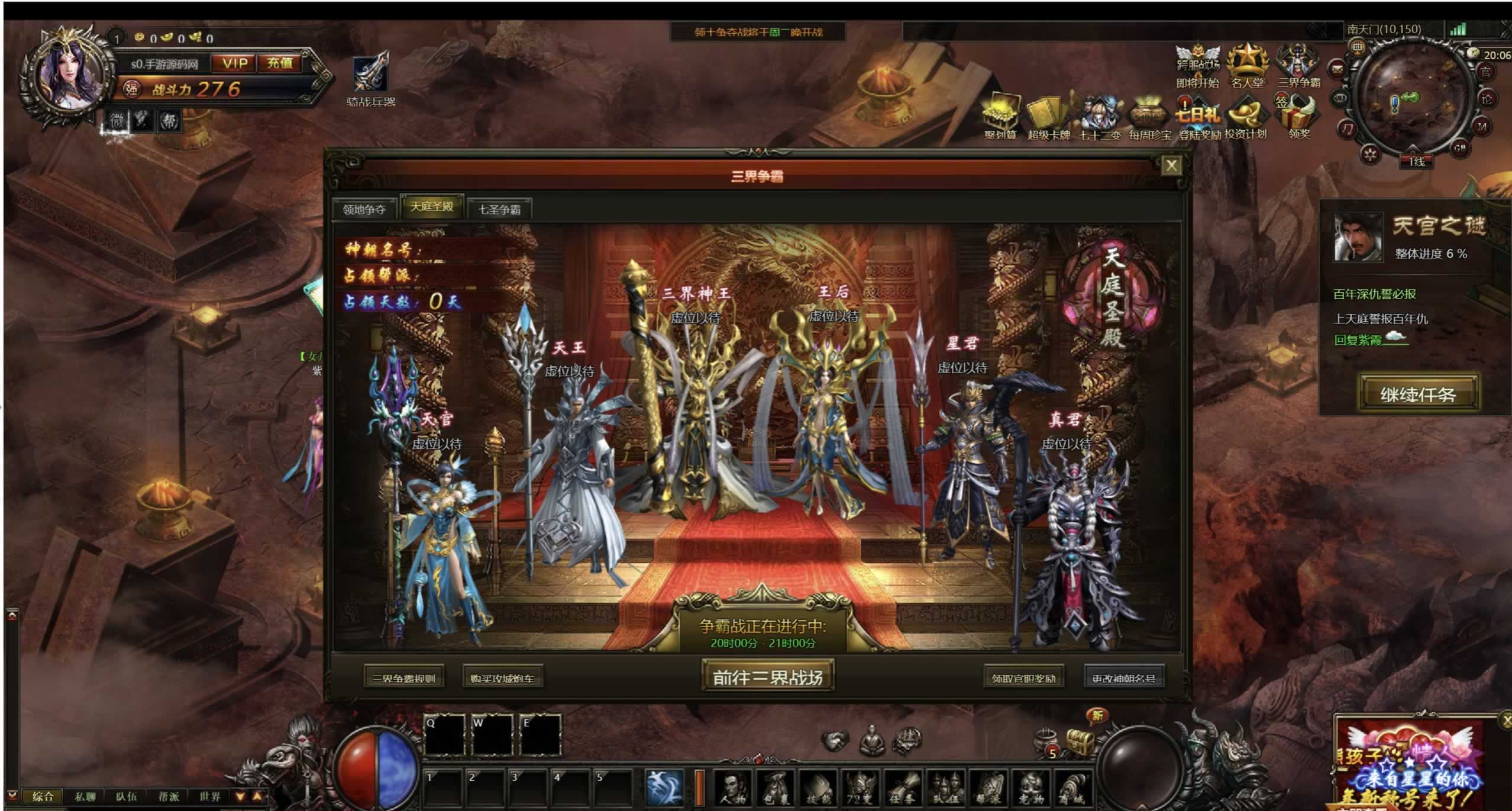
Task: Click the 骑战兵器 weapon icon
Action: click(371, 77)
